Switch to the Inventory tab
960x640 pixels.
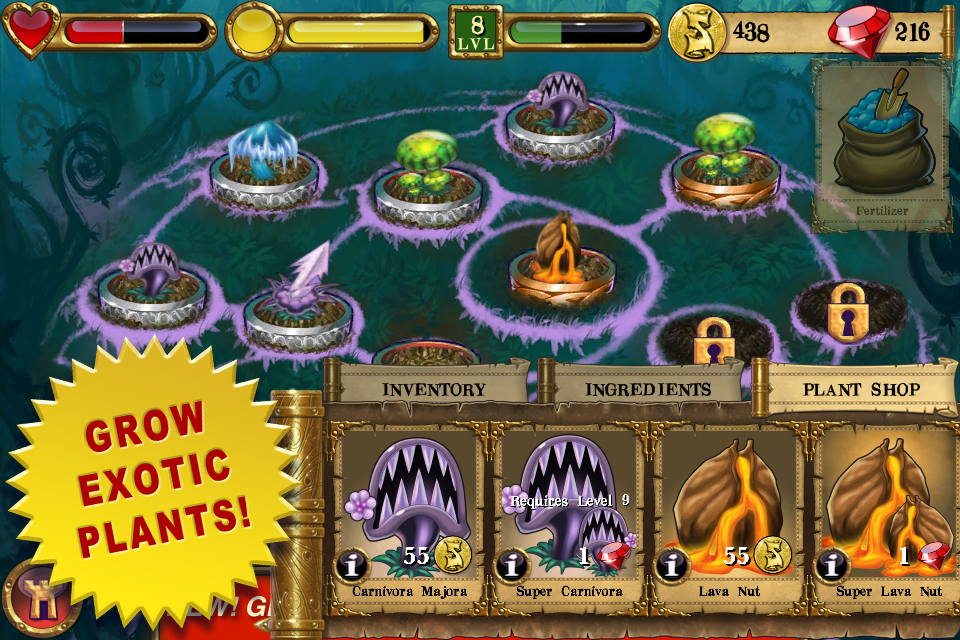(434, 389)
